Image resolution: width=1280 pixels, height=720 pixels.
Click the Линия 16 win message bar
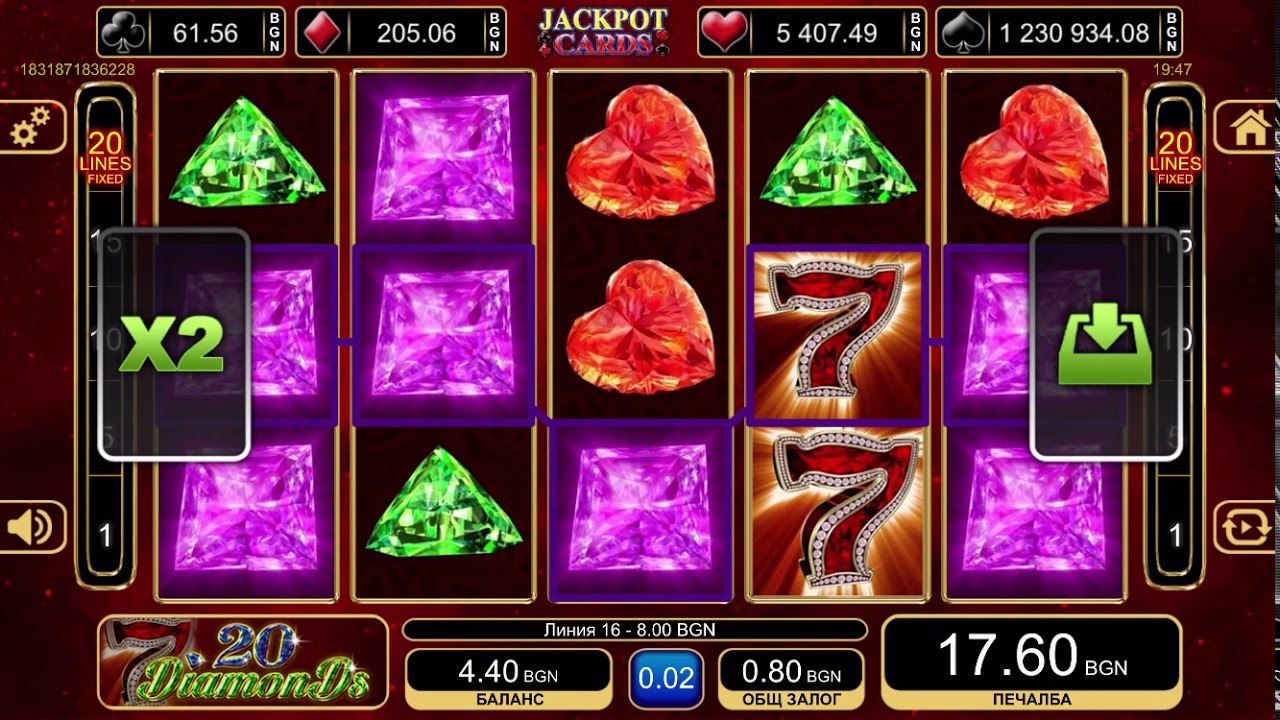[628, 631]
